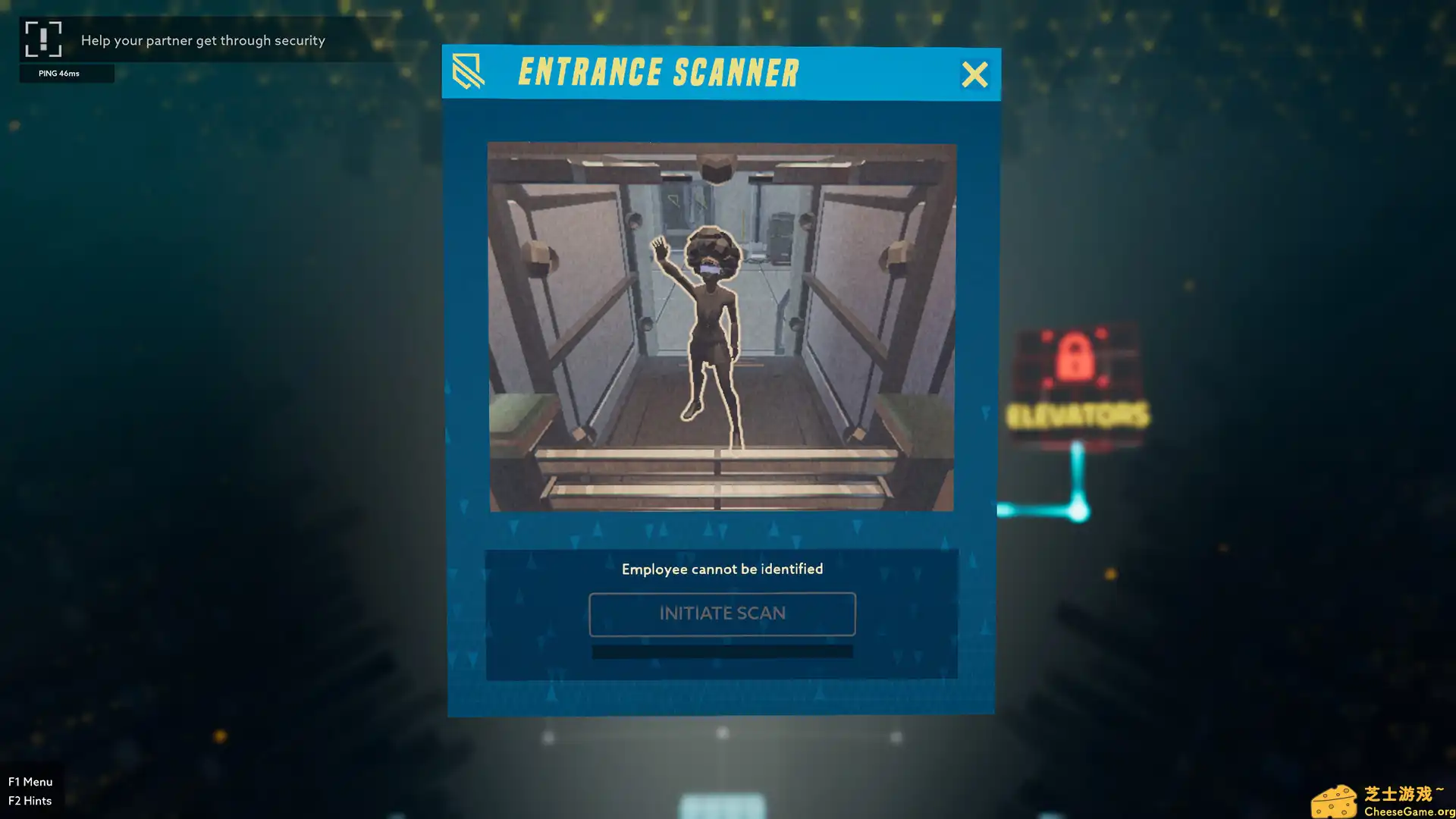Viewport: 1456px width, 819px height.
Task: Click the ENTRANCE SCANNER title bar
Action: click(658, 72)
